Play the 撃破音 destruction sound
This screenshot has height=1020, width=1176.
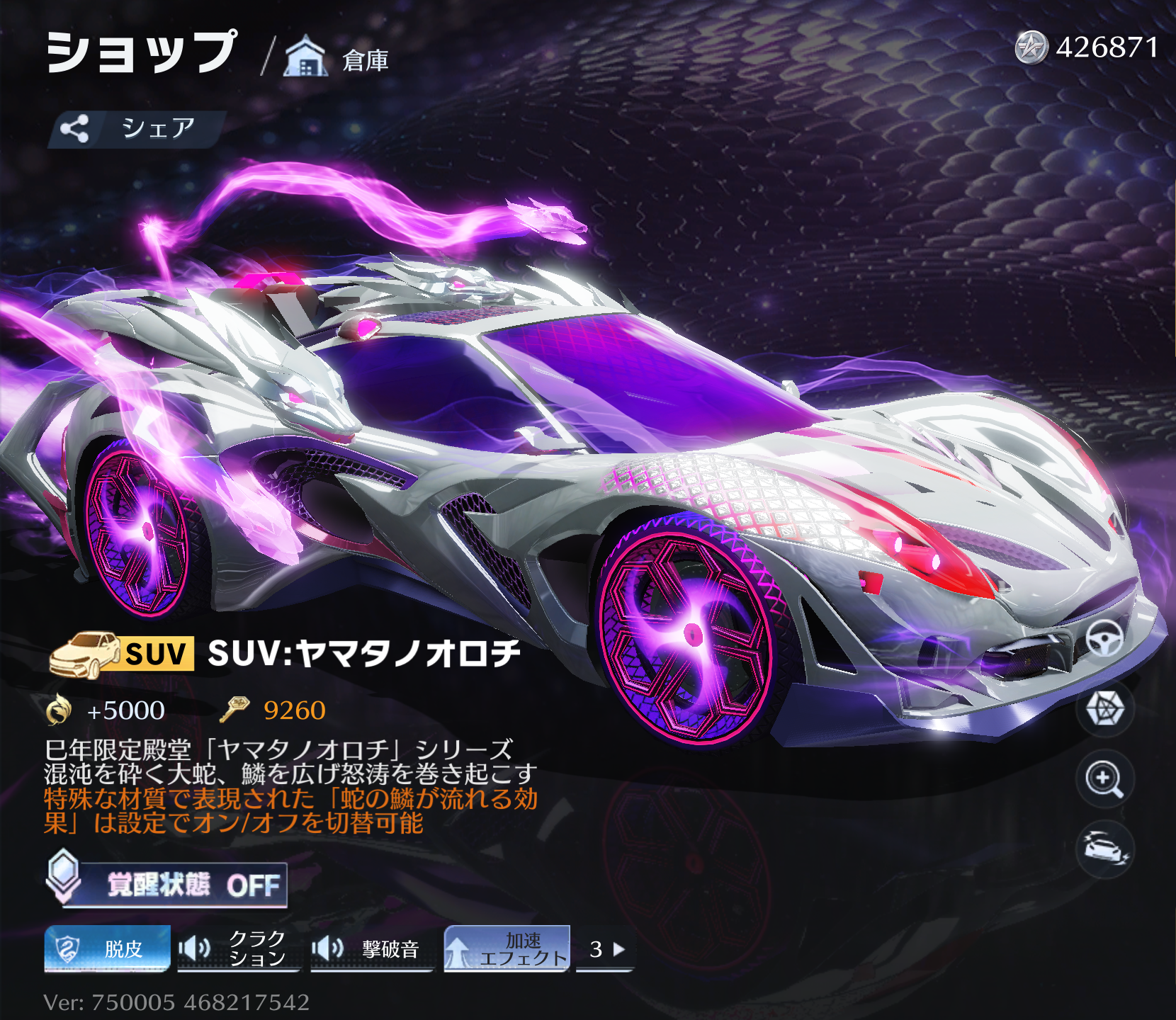click(370, 948)
